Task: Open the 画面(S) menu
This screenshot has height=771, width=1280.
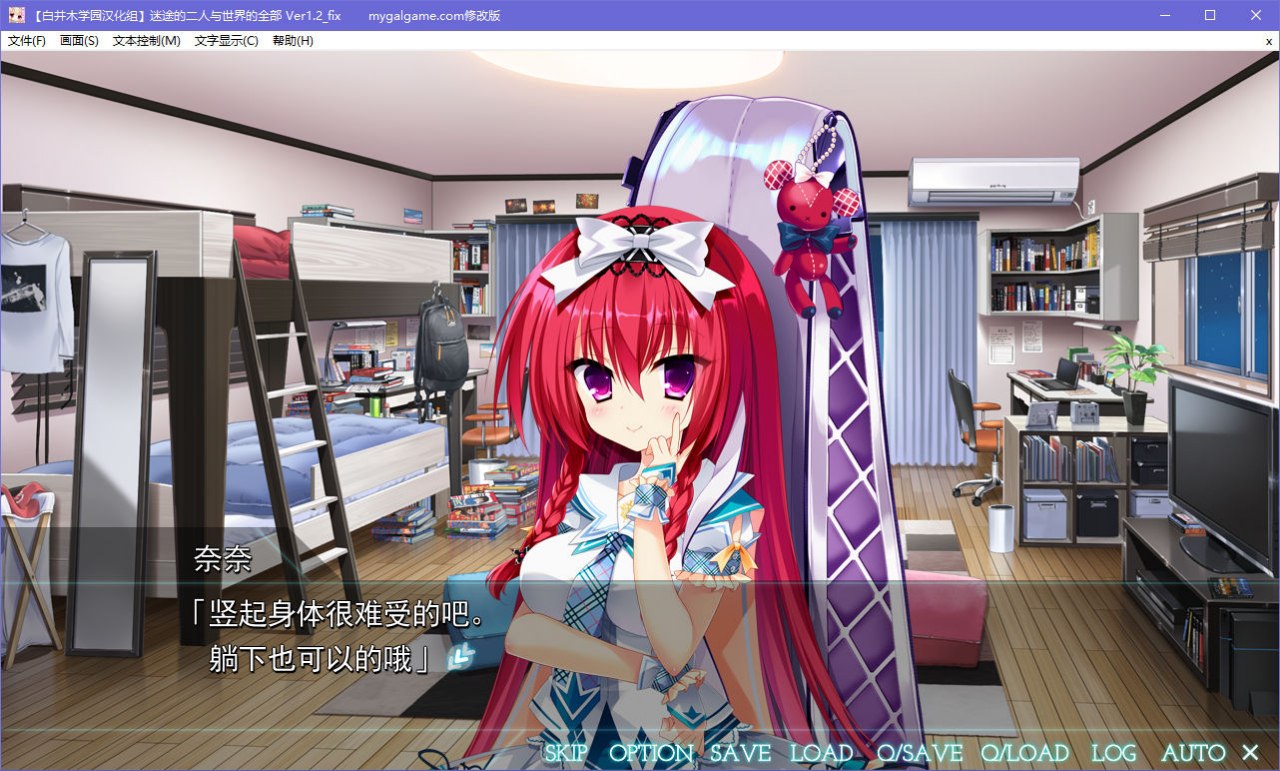Action: 79,41
